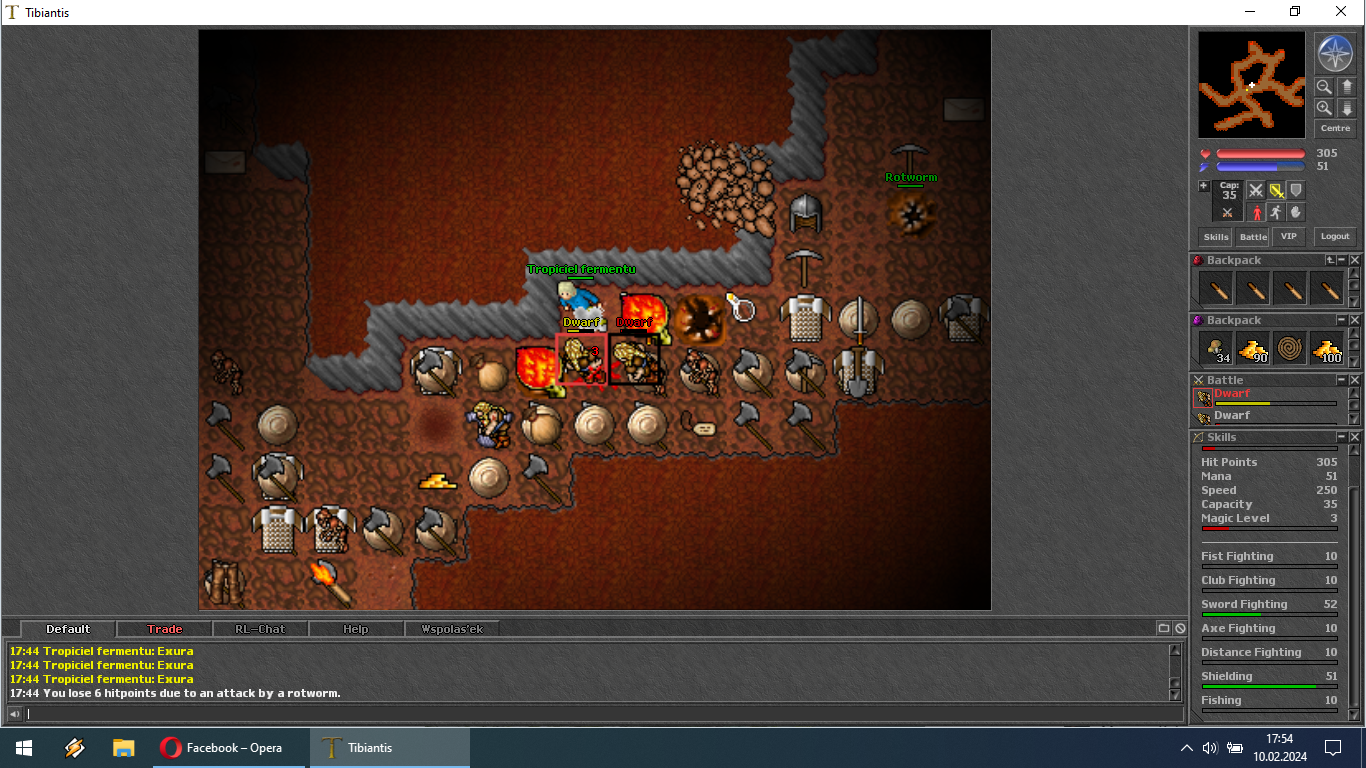The image size is (1366, 768).
Task: Click the cave minimap
Action: [x=1251, y=85]
